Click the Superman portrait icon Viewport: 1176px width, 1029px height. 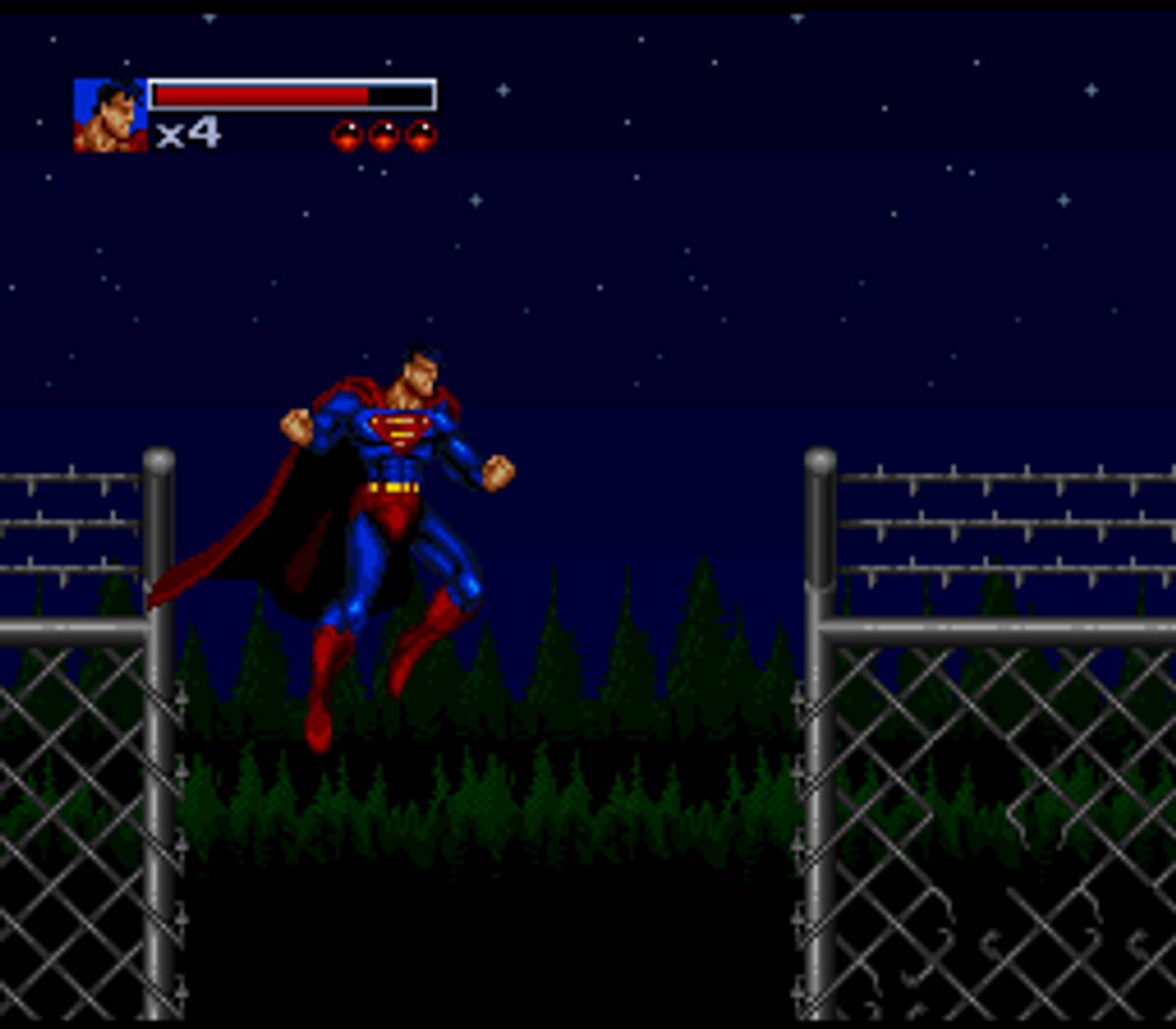[x=110, y=116]
